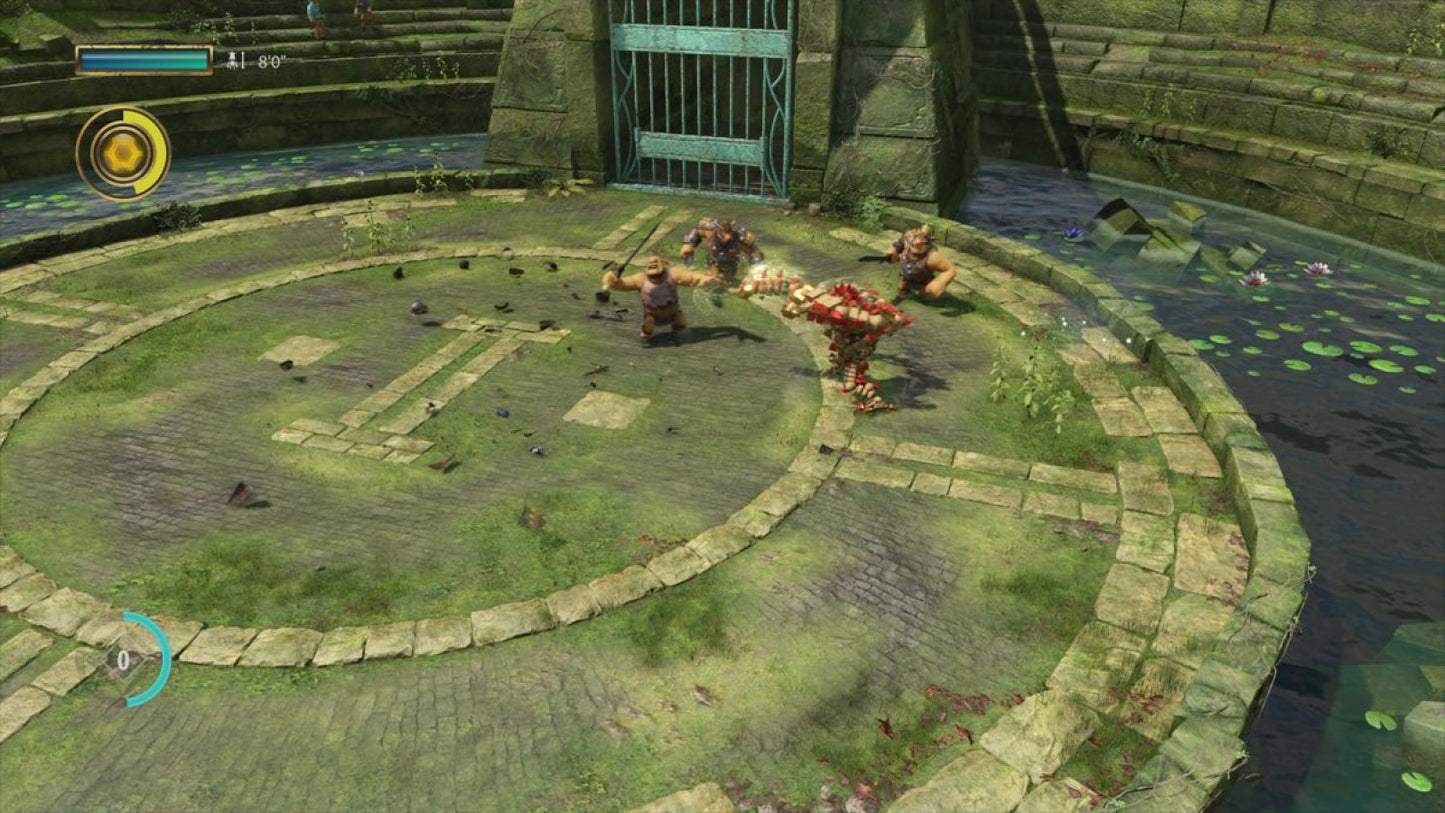Screen dimensions: 1445x813
Task: Click the blue health bar
Action: coord(144,60)
